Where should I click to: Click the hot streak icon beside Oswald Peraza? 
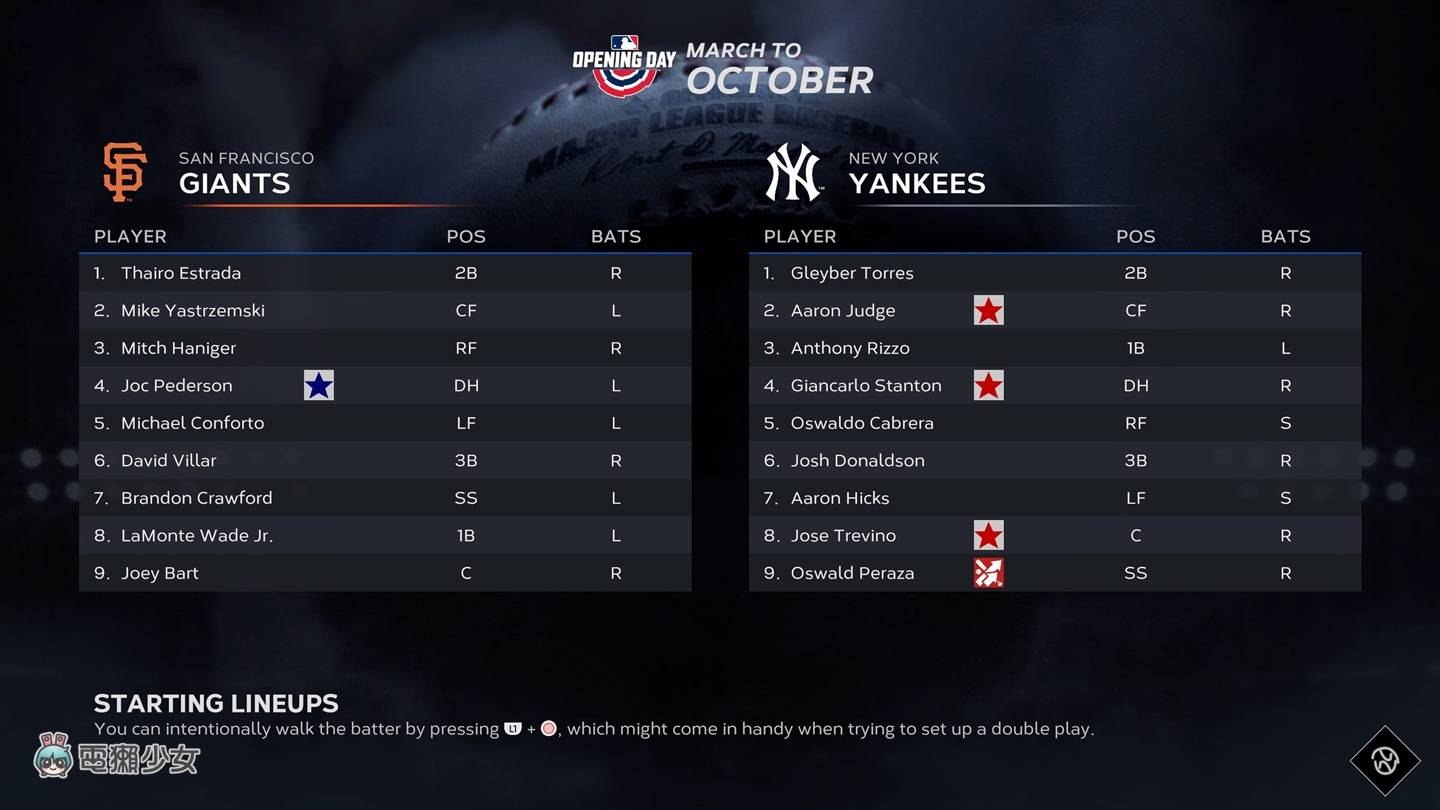[x=988, y=572]
